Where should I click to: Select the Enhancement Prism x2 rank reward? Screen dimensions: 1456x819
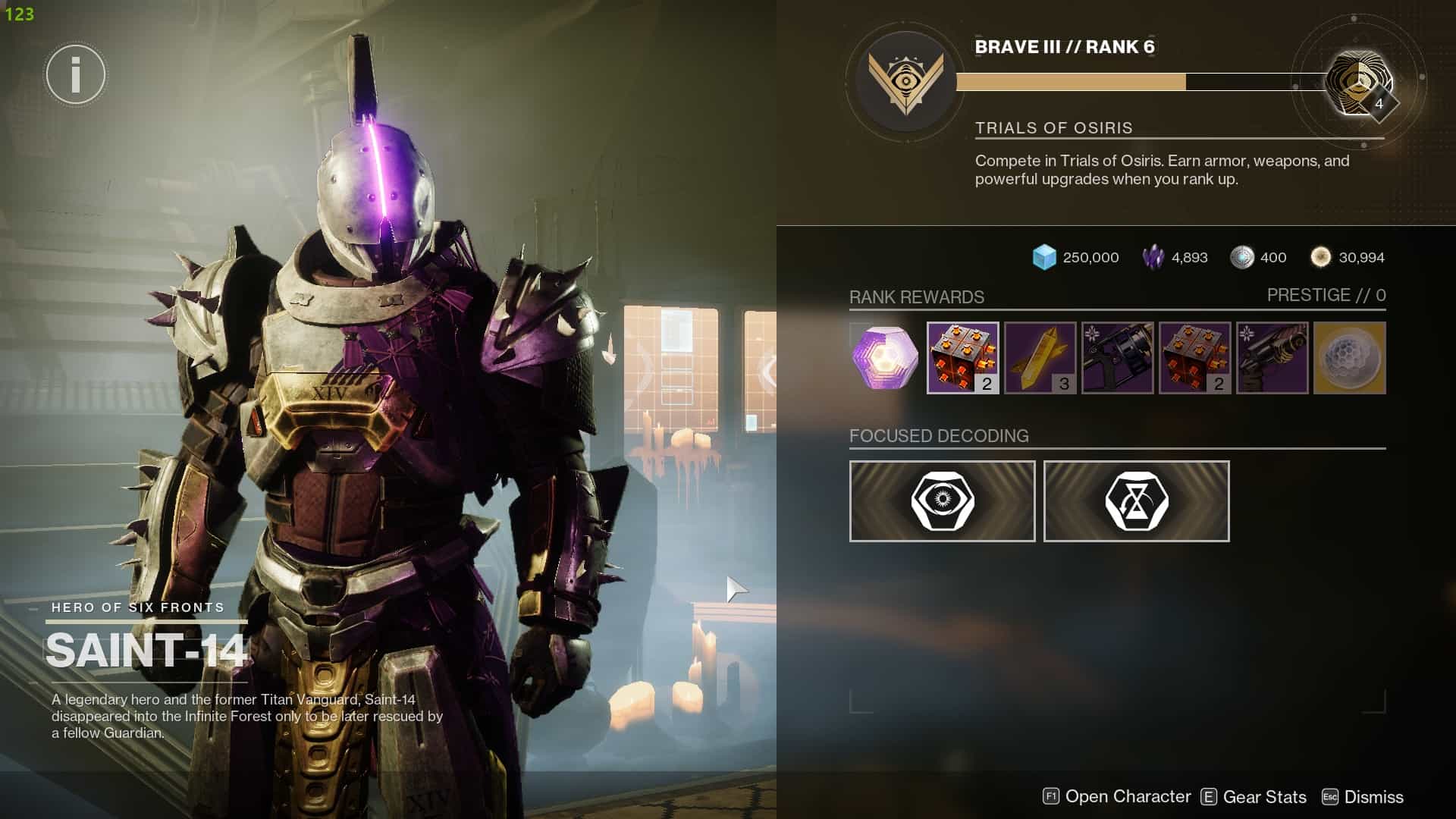[x=962, y=358]
